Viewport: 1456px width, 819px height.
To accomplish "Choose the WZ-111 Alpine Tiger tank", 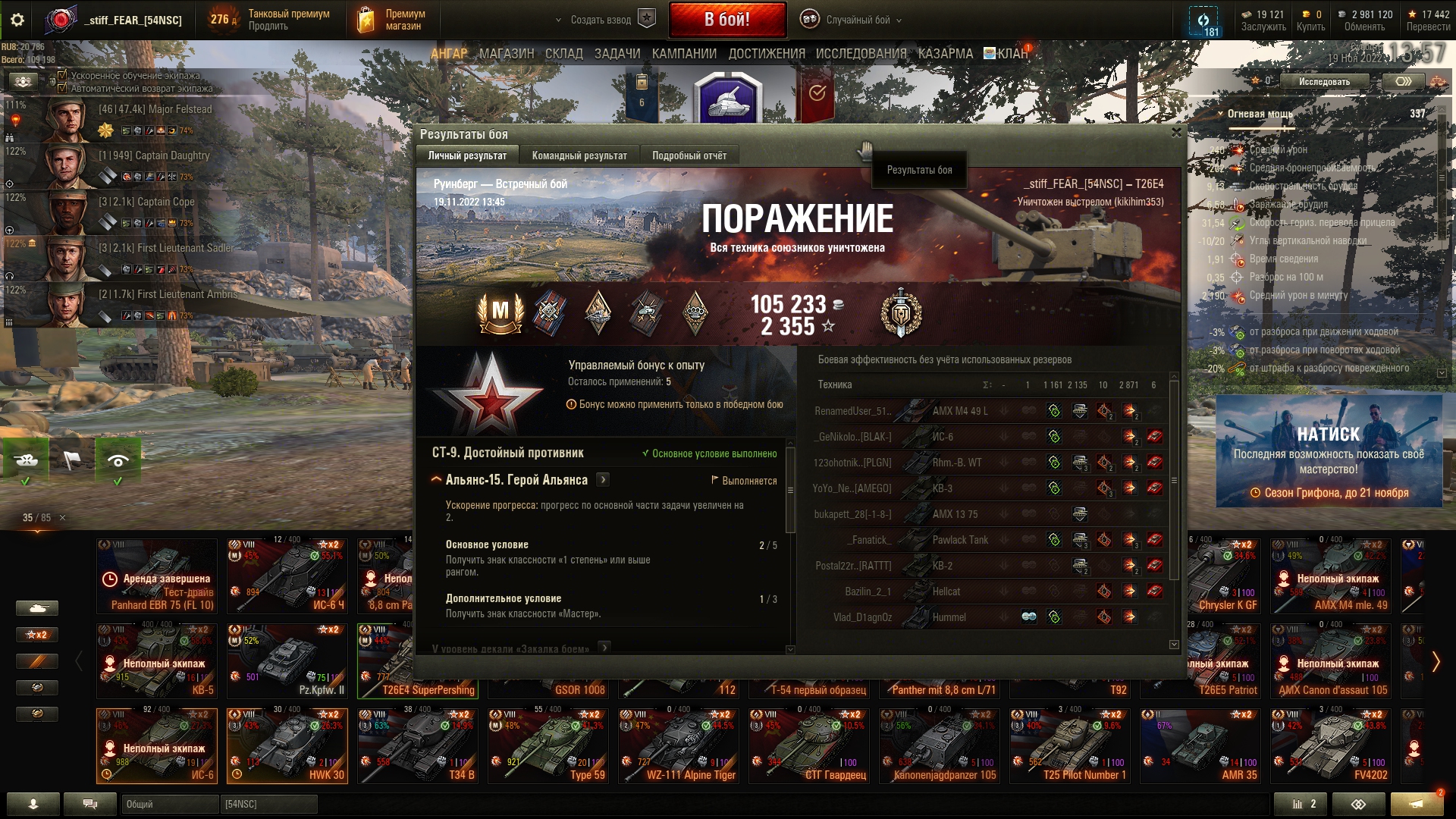I will click(x=678, y=746).
